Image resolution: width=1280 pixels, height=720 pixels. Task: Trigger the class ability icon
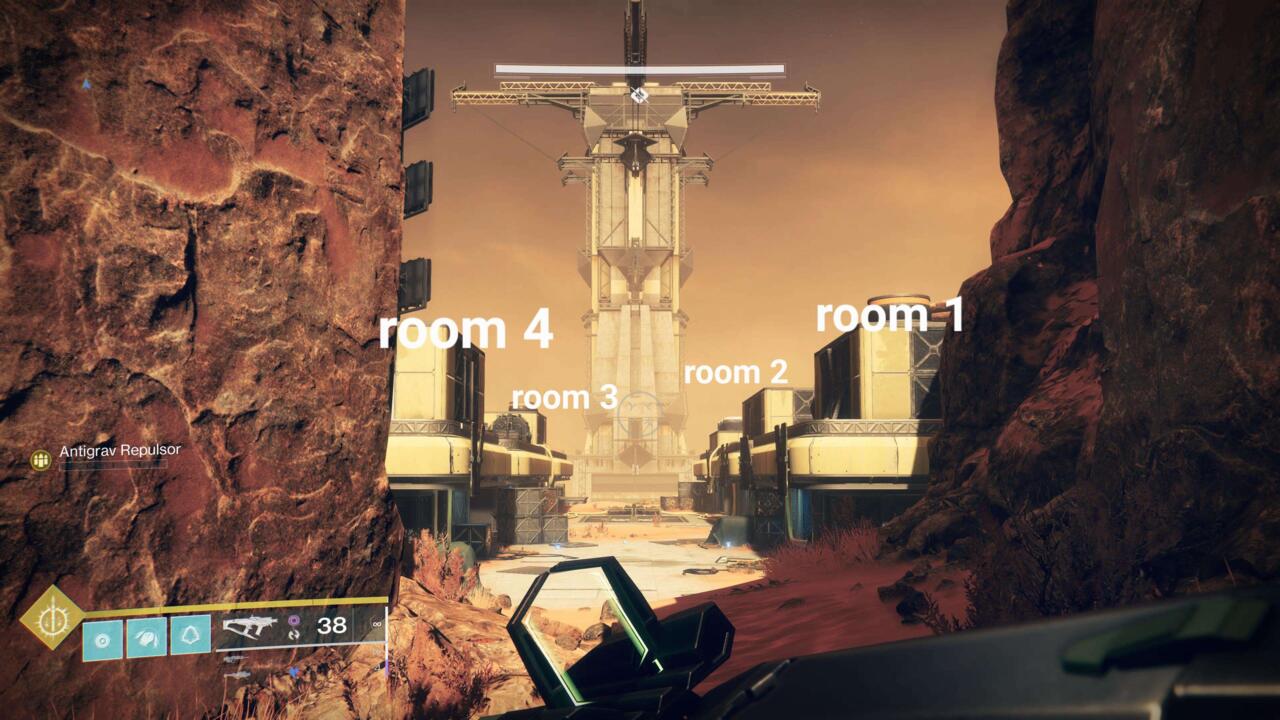point(190,636)
